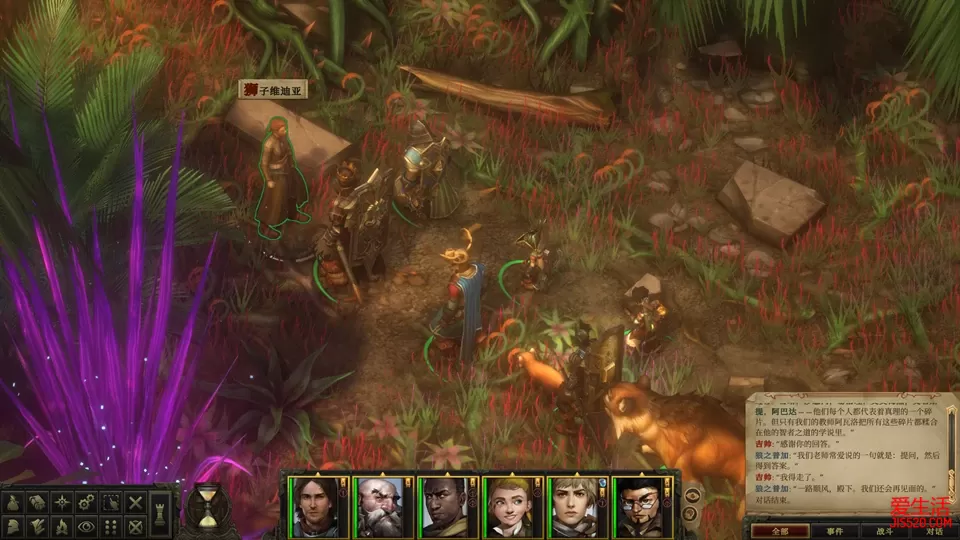Open the six-dot formation icon
960x540 pixels.
coord(112,526)
